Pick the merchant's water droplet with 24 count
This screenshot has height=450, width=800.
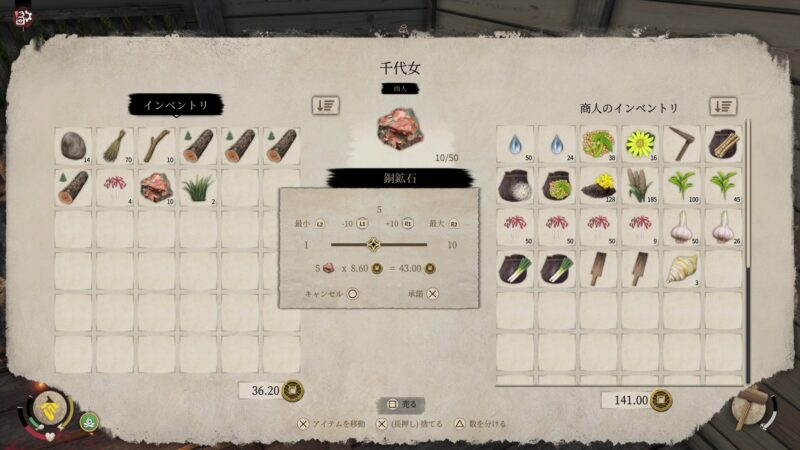[557, 145]
